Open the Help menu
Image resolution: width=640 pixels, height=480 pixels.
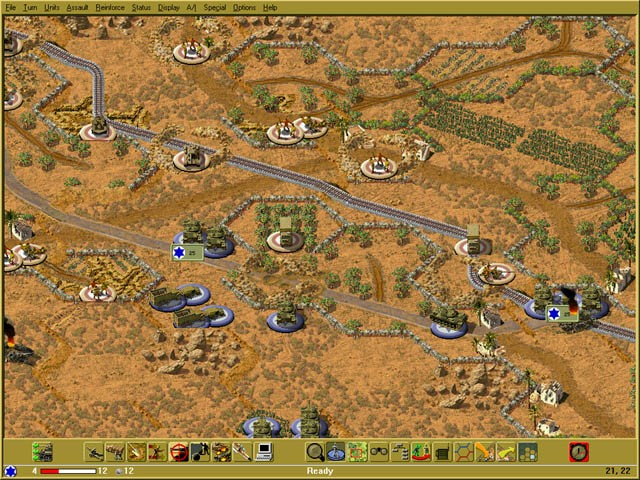point(270,7)
